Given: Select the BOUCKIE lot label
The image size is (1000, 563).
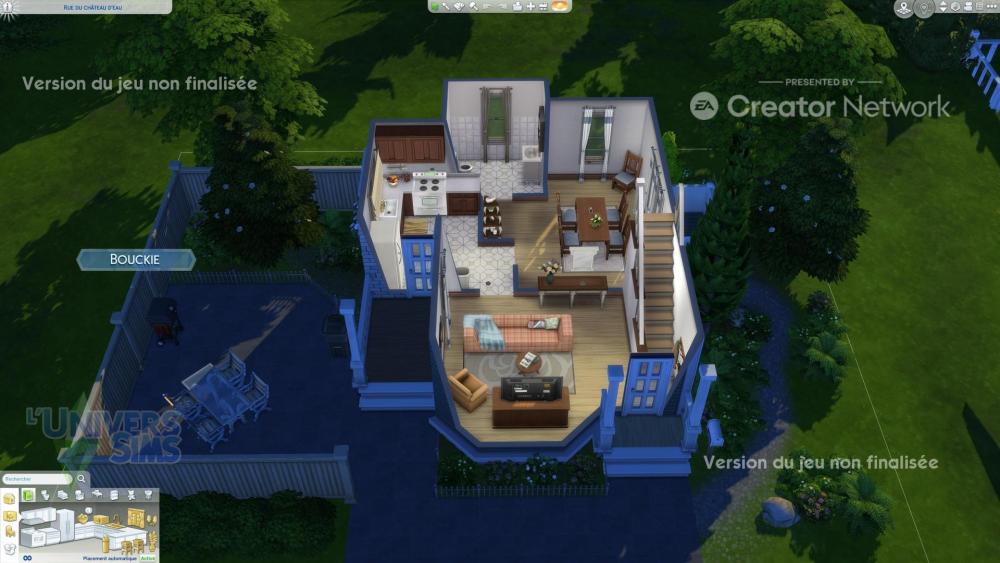Looking at the screenshot, I should click(x=136, y=260).
